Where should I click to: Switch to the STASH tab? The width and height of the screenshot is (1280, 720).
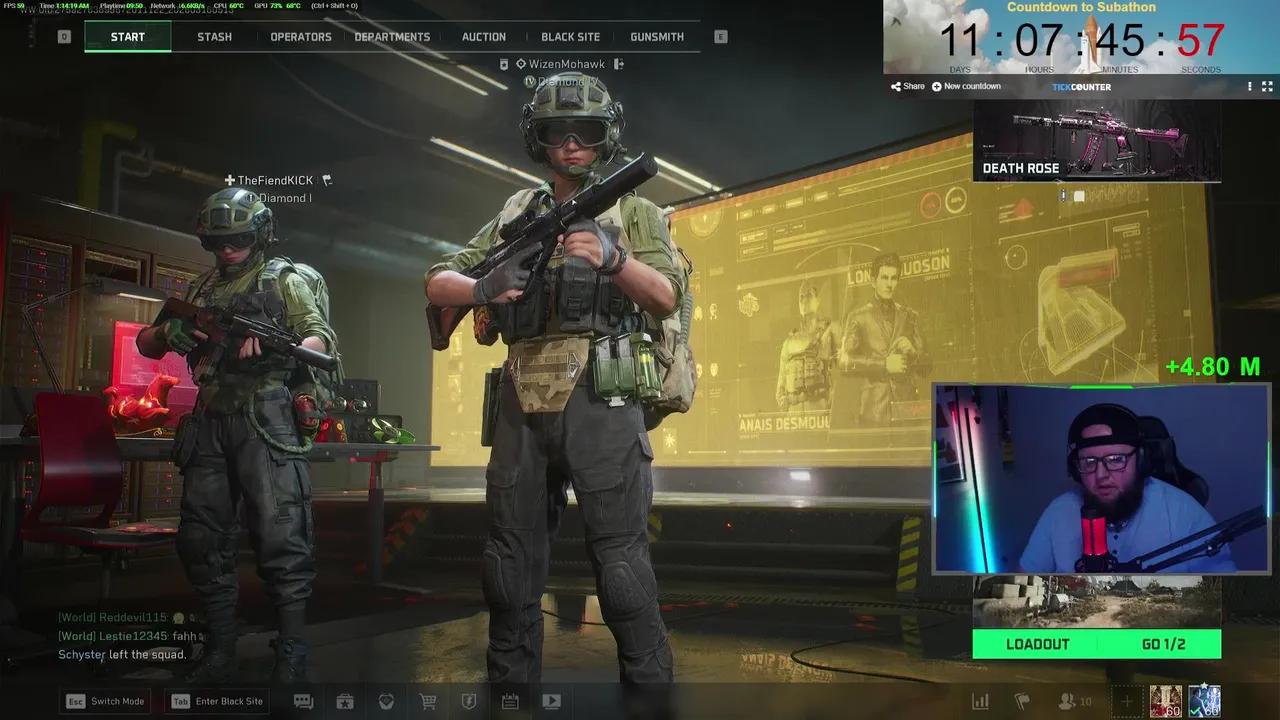click(x=213, y=37)
